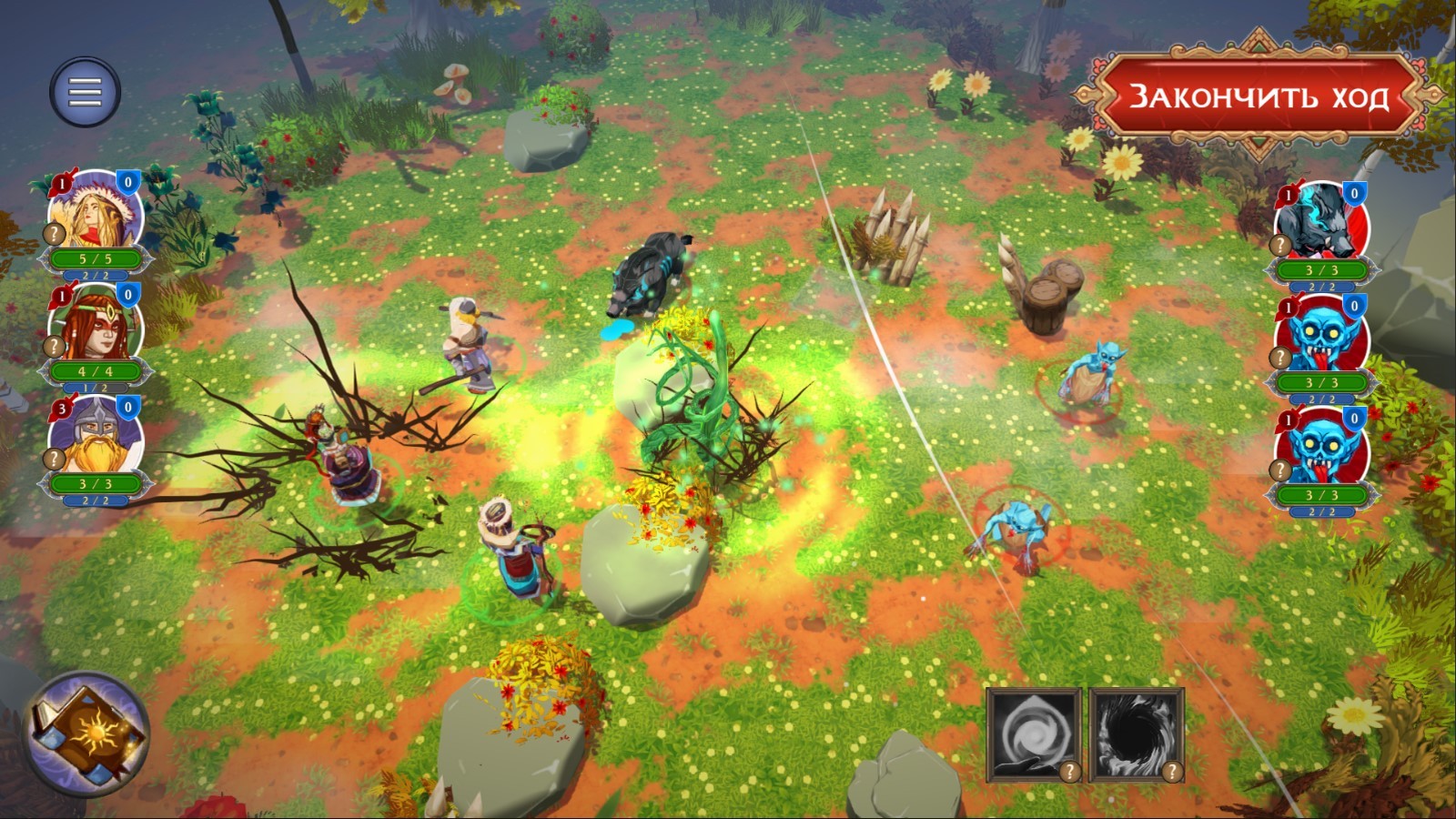Show help for the black hole ability
The width and height of the screenshot is (1456, 819).
coord(1172,772)
